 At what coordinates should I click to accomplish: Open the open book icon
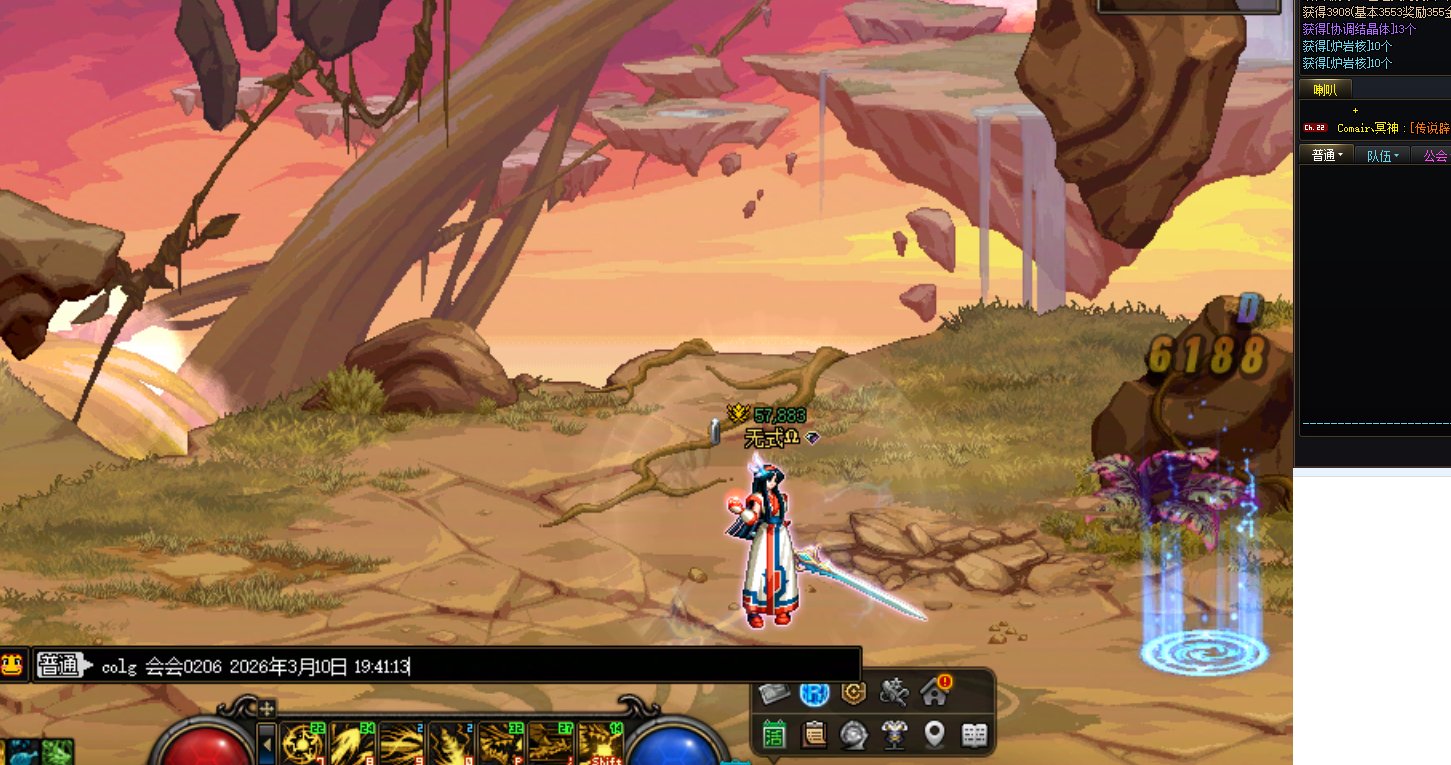coord(974,735)
